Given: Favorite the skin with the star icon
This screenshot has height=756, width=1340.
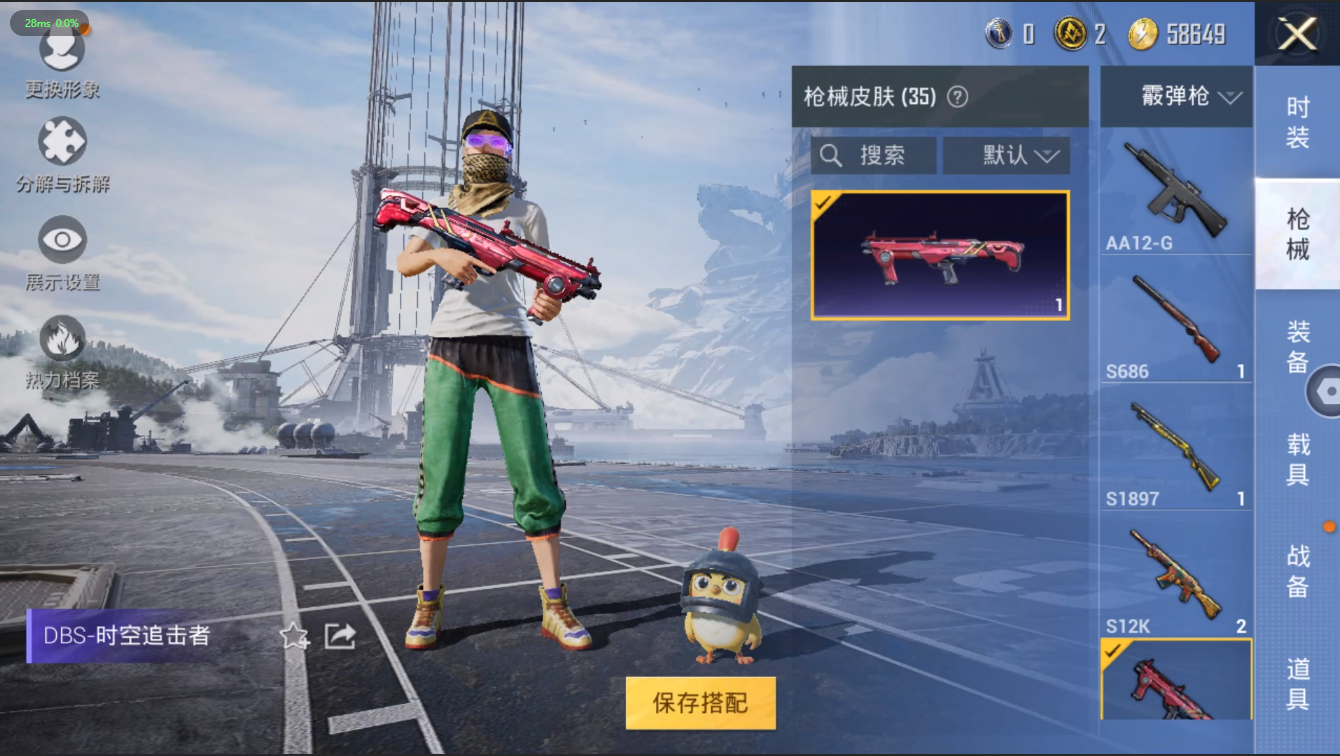Looking at the screenshot, I should pyautogui.click(x=294, y=636).
